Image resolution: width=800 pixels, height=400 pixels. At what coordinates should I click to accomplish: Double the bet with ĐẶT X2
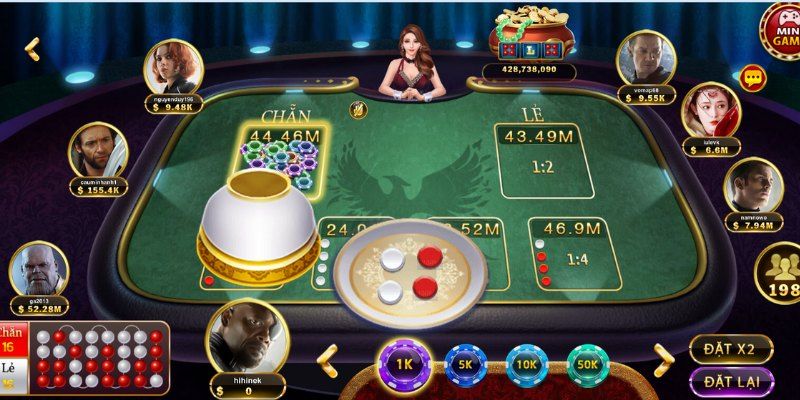click(x=730, y=349)
